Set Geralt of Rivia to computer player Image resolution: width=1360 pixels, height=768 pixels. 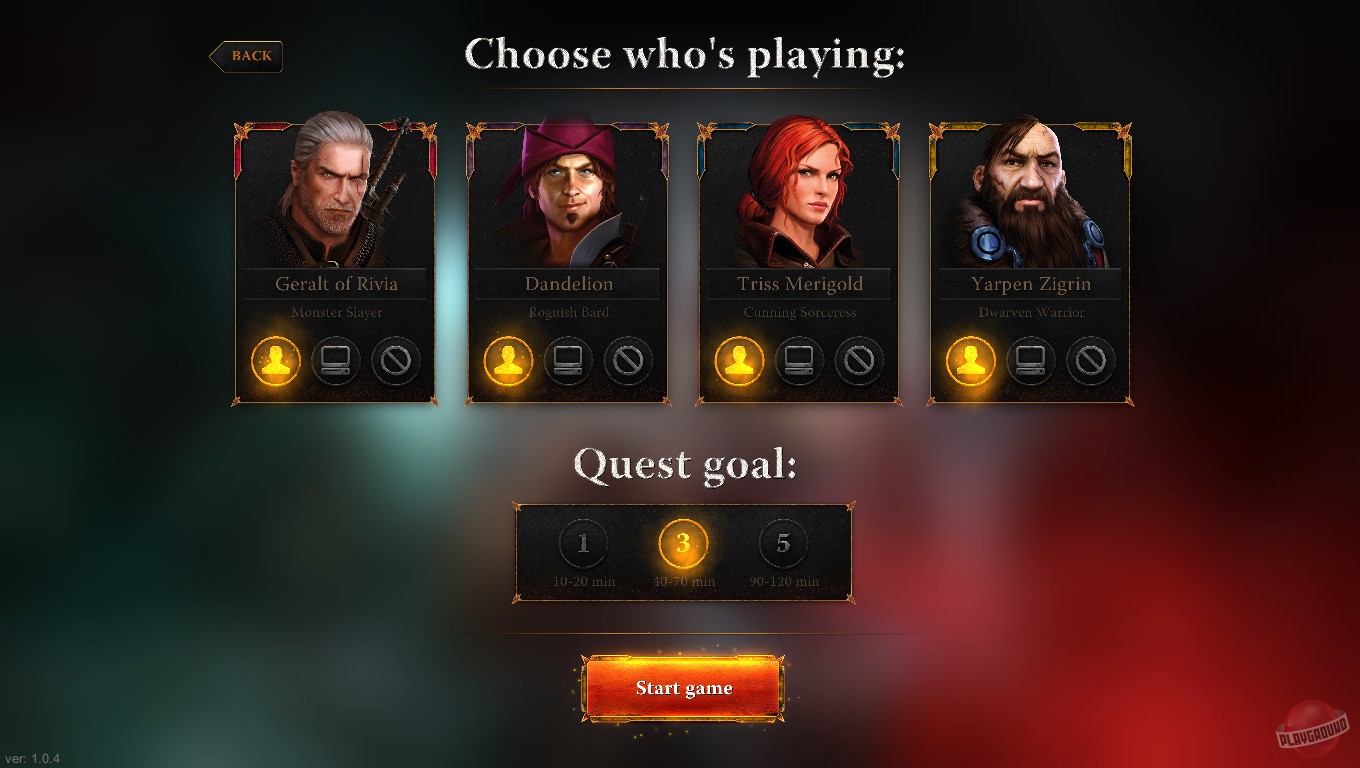point(336,362)
